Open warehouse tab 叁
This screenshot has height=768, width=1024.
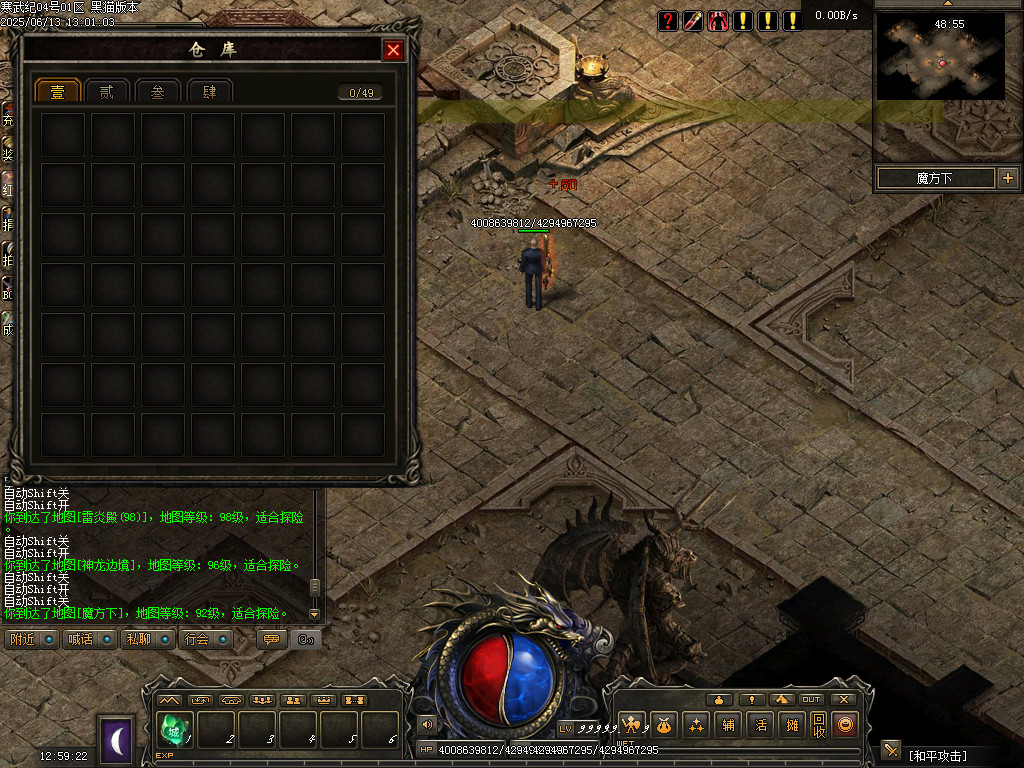click(158, 92)
